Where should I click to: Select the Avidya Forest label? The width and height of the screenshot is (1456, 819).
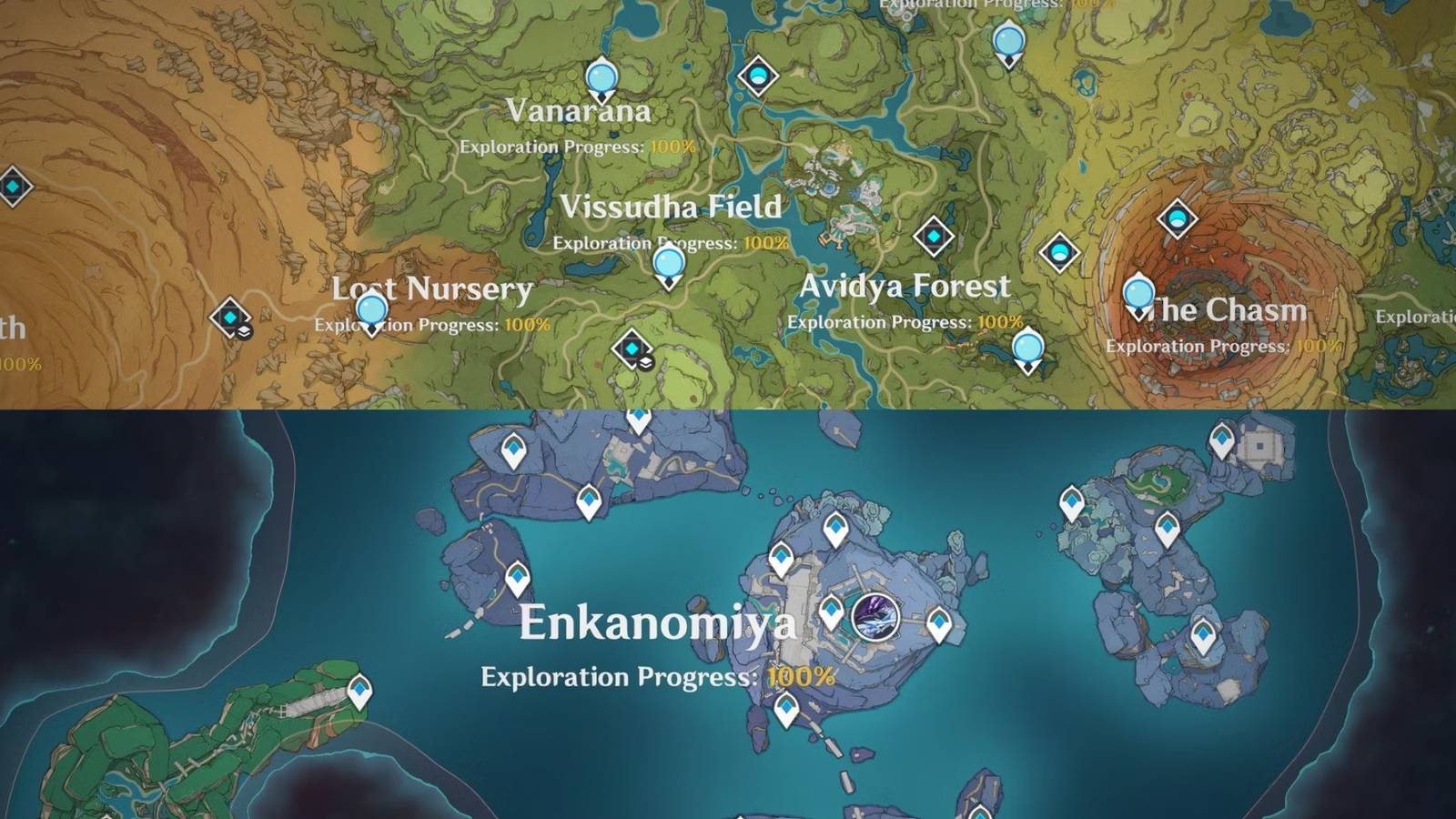905,286
